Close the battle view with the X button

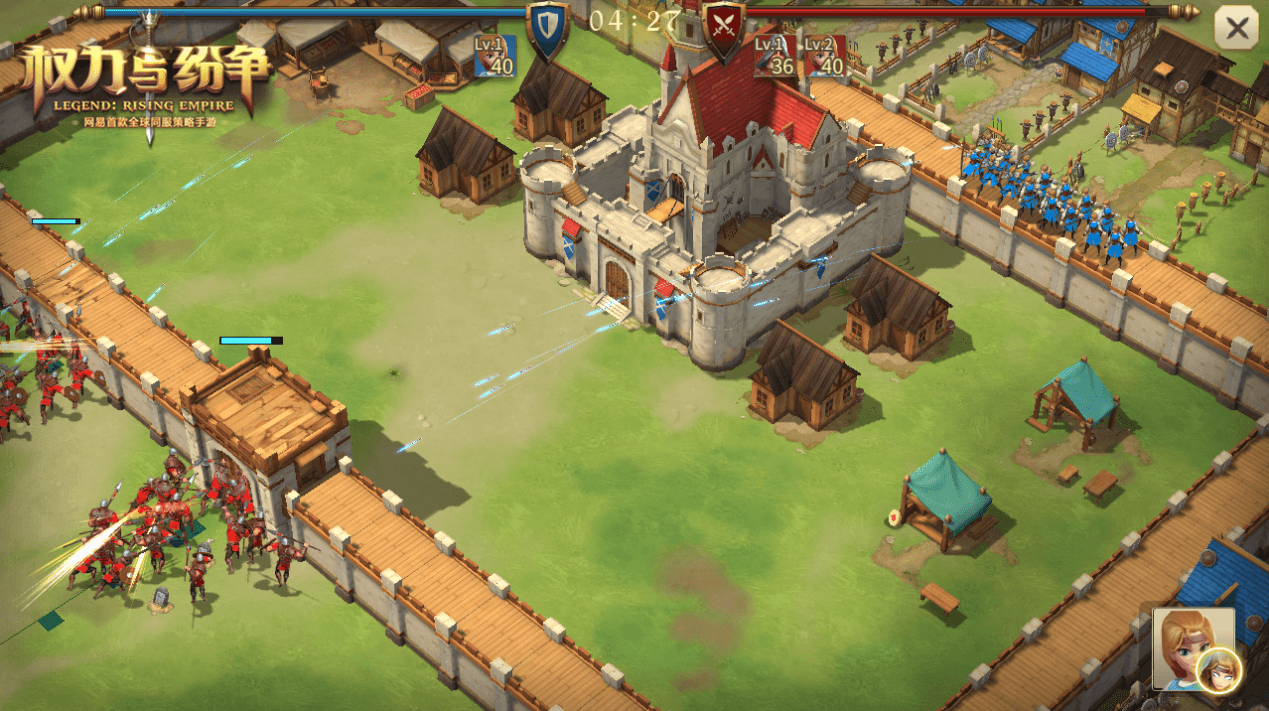tap(1236, 29)
